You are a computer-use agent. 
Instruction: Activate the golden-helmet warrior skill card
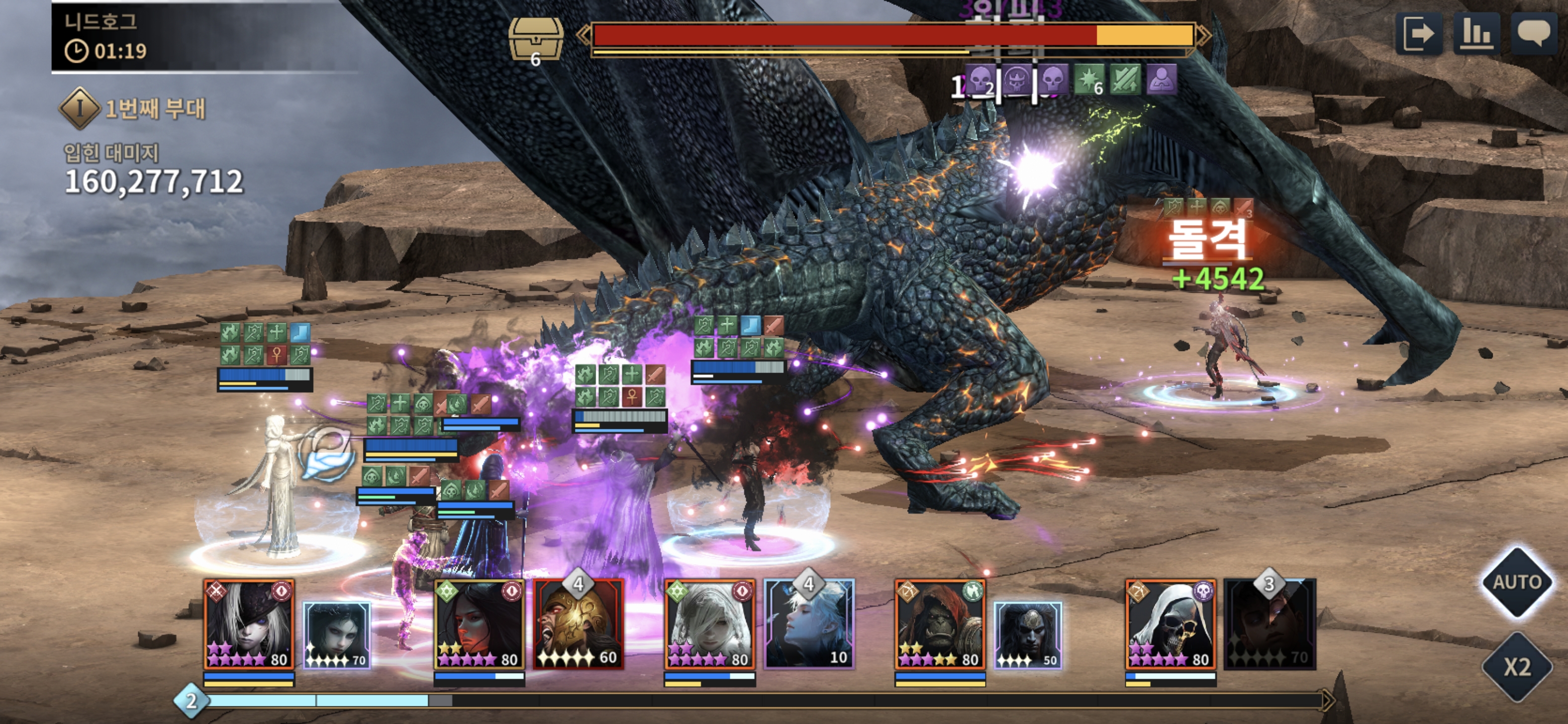click(578, 625)
